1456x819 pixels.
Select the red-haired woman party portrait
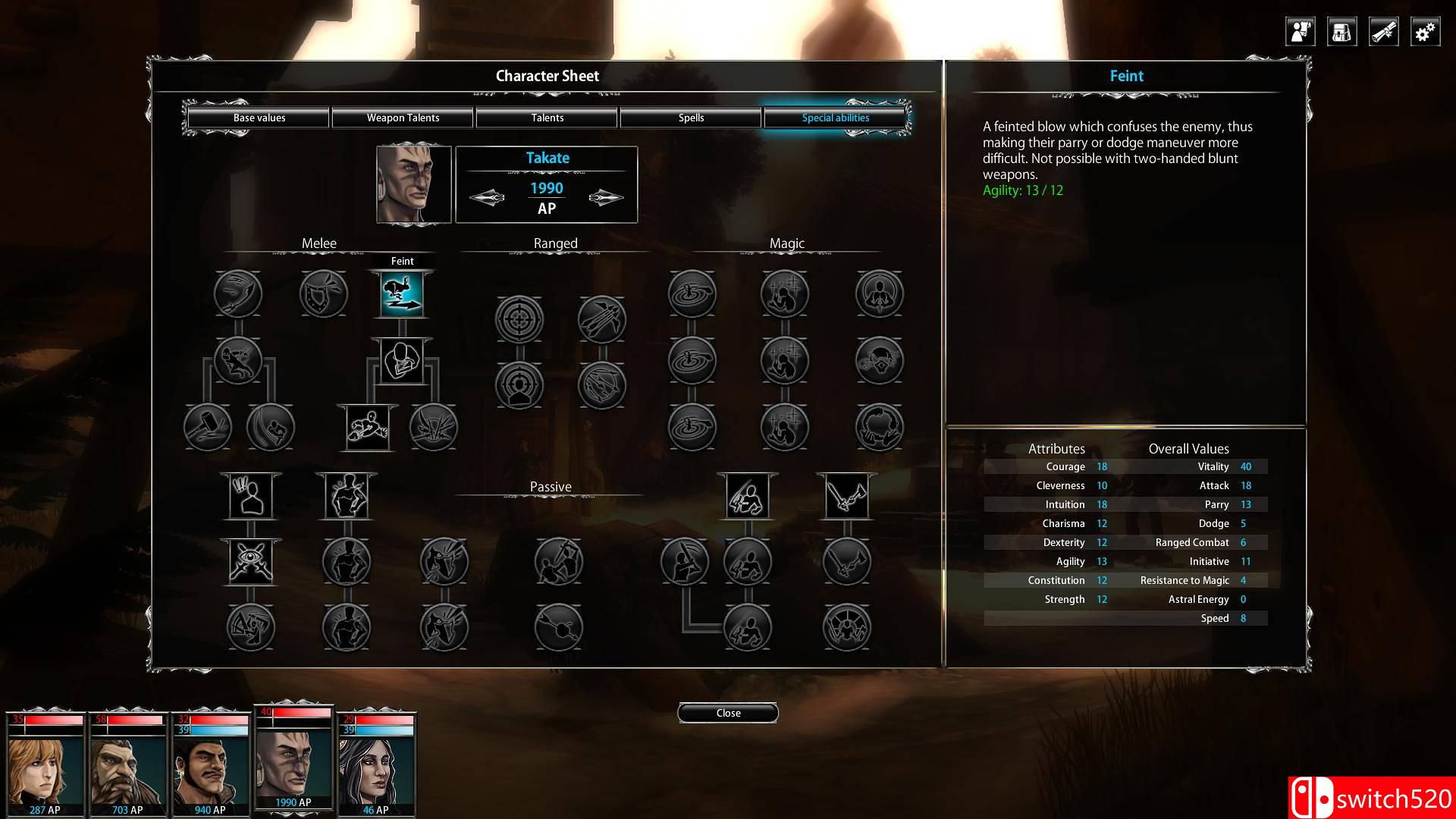(x=45, y=766)
